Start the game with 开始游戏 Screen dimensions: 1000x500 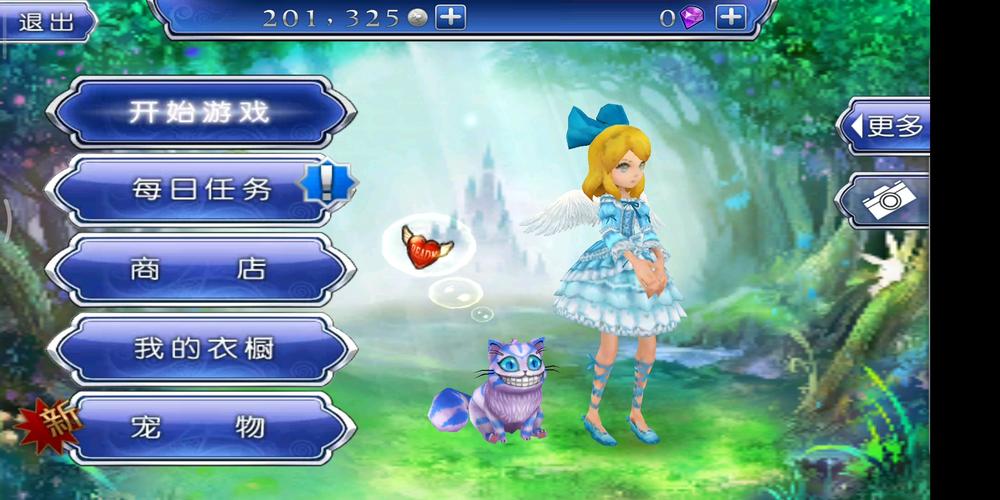200,112
